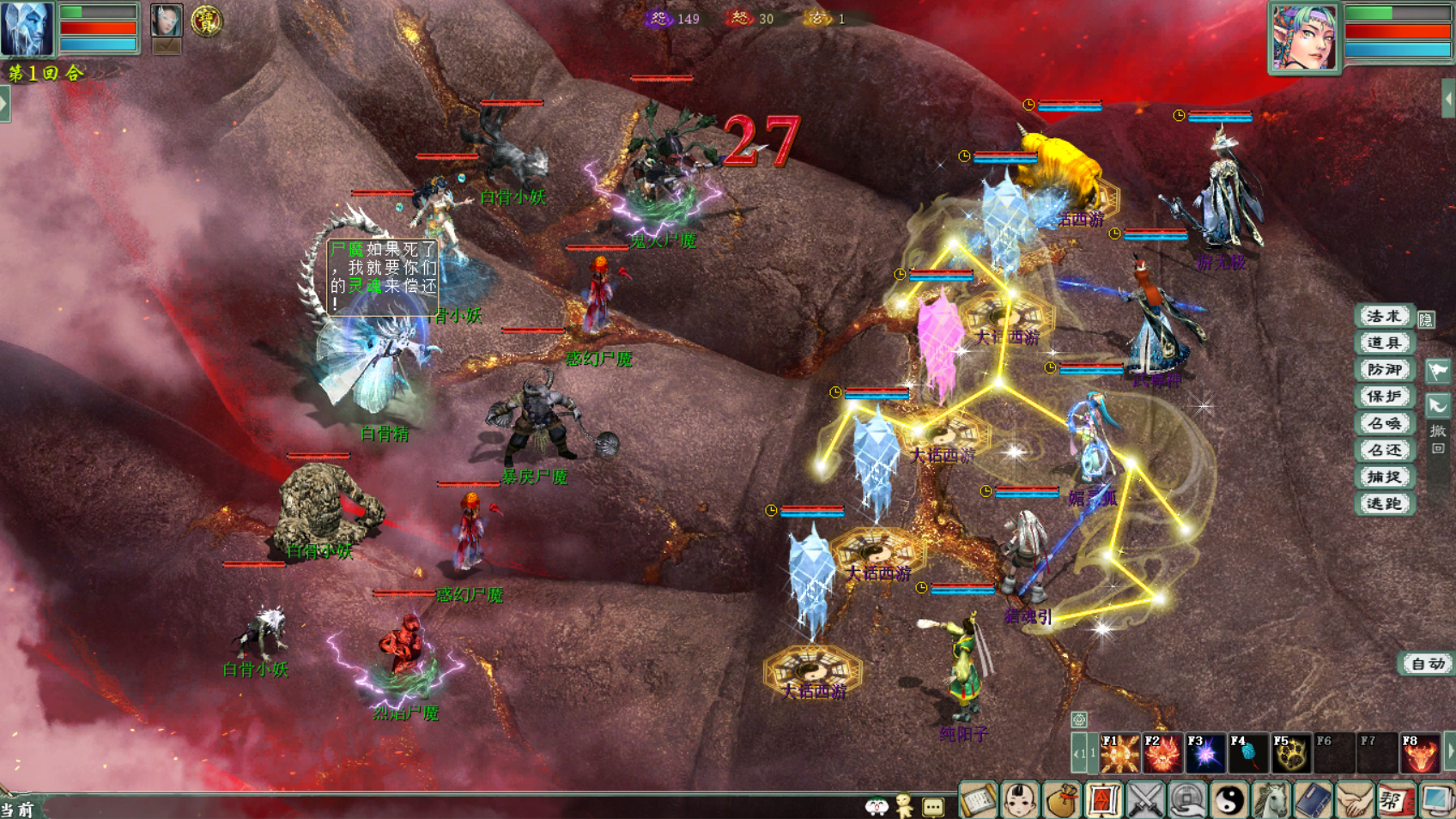Hide the command menu with 隐 button
This screenshot has width=1456, height=819.
[x=1426, y=319]
